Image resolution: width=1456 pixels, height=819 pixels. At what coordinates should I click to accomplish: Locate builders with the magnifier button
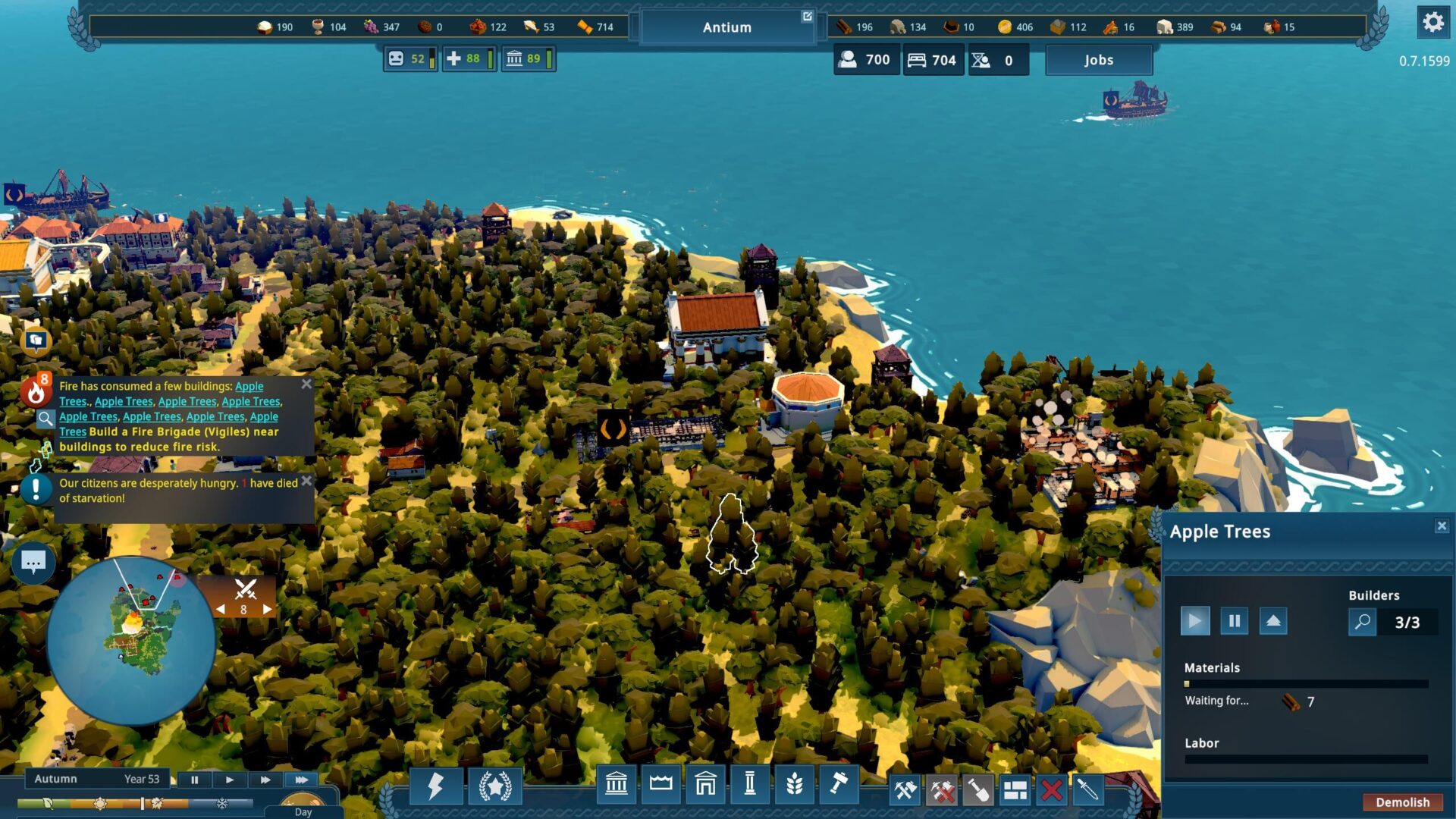point(1362,622)
